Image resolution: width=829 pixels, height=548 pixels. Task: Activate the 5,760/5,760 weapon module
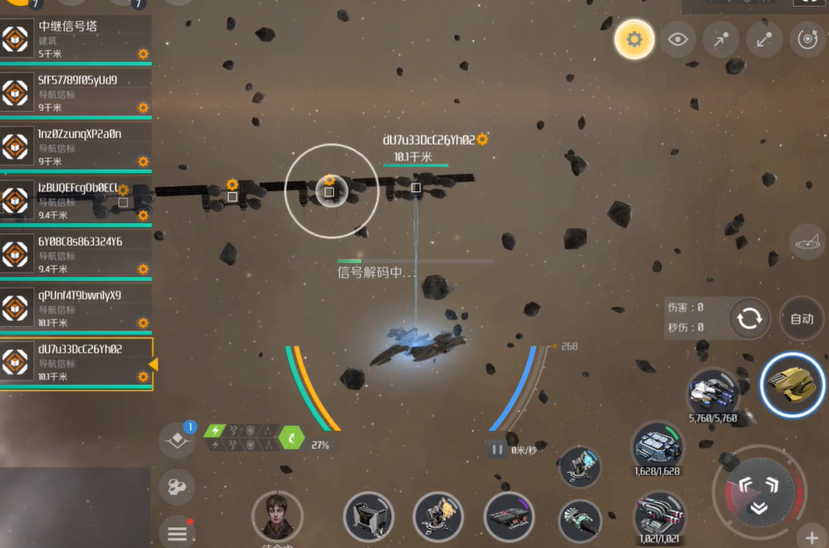tap(713, 392)
